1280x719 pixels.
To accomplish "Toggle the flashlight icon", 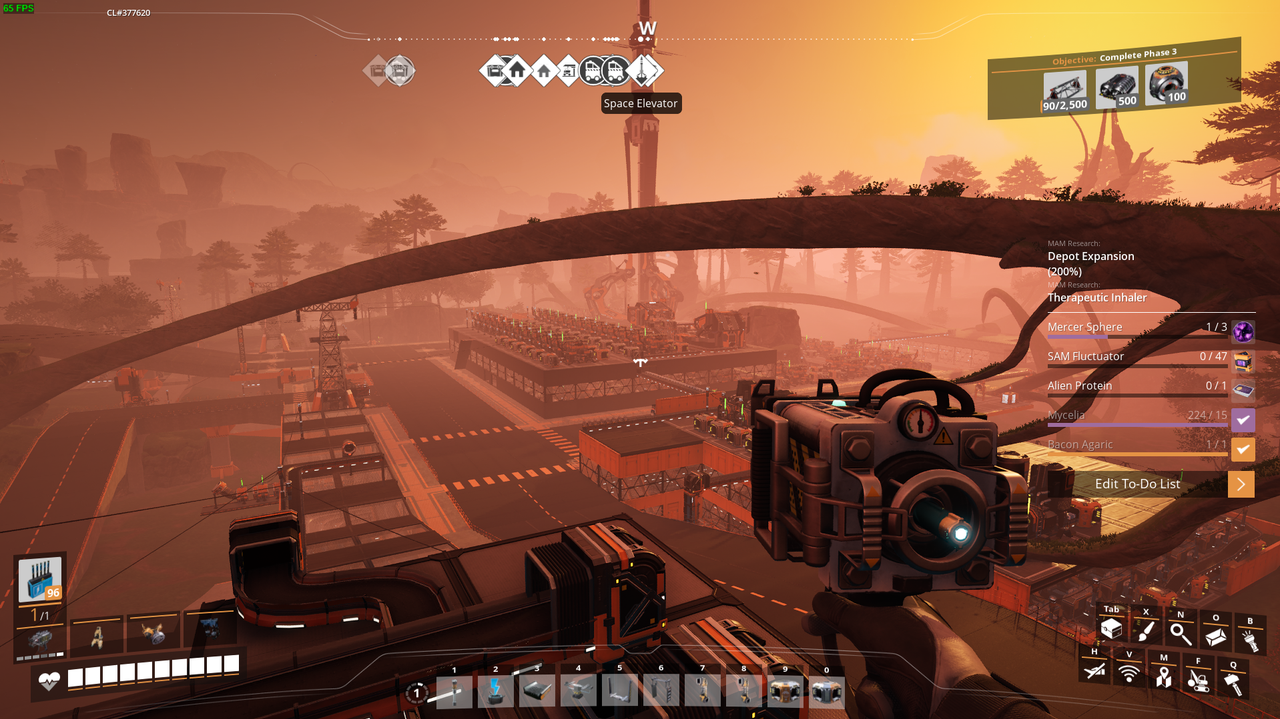I will (1250, 638).
